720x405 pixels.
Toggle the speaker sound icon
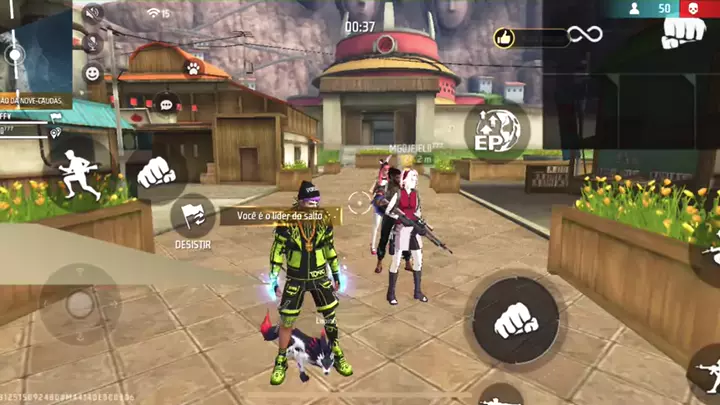pyautogui.click(x=93, y=14)
